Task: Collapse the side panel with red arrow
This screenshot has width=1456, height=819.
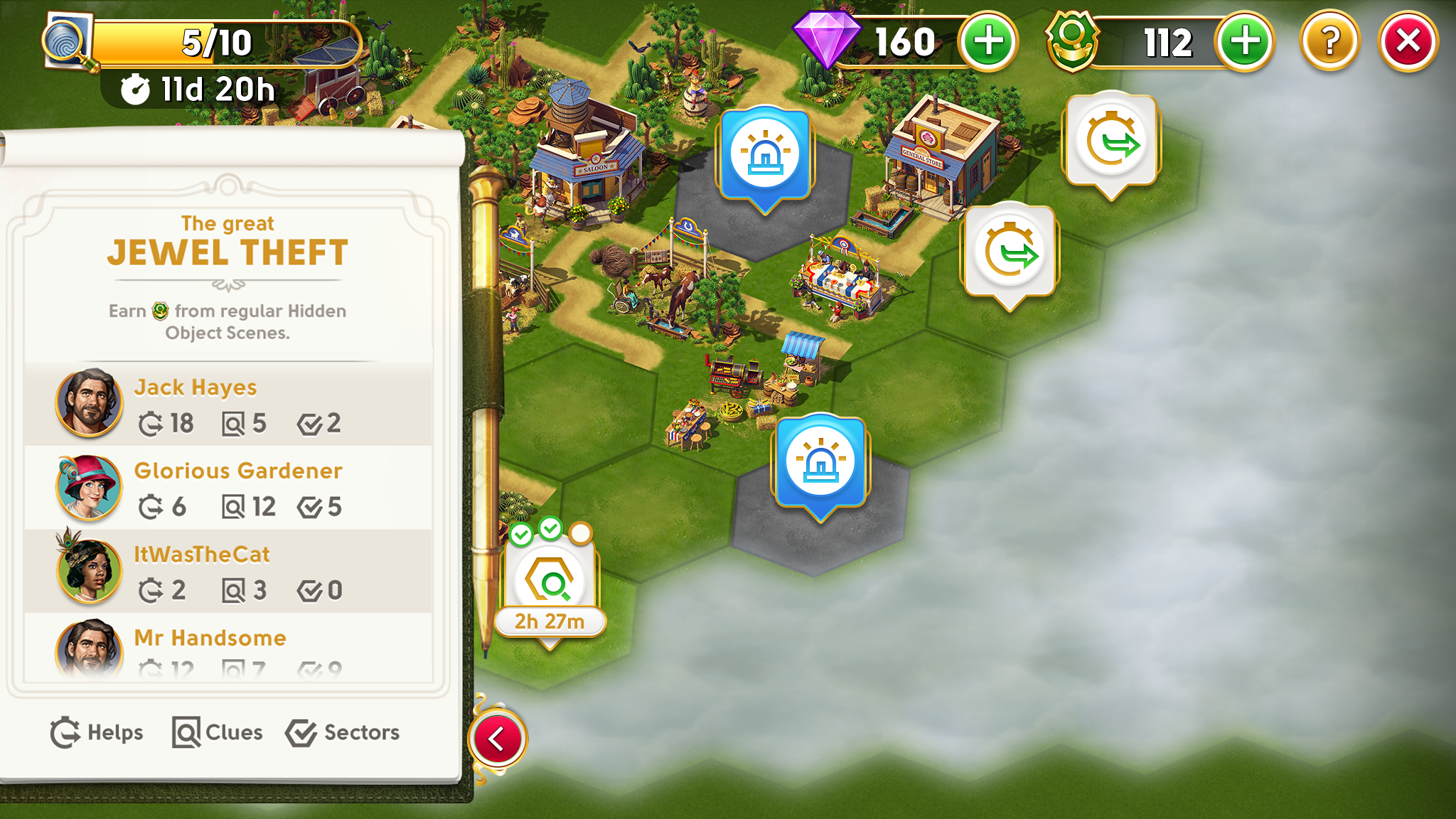Action: (498, 739)
